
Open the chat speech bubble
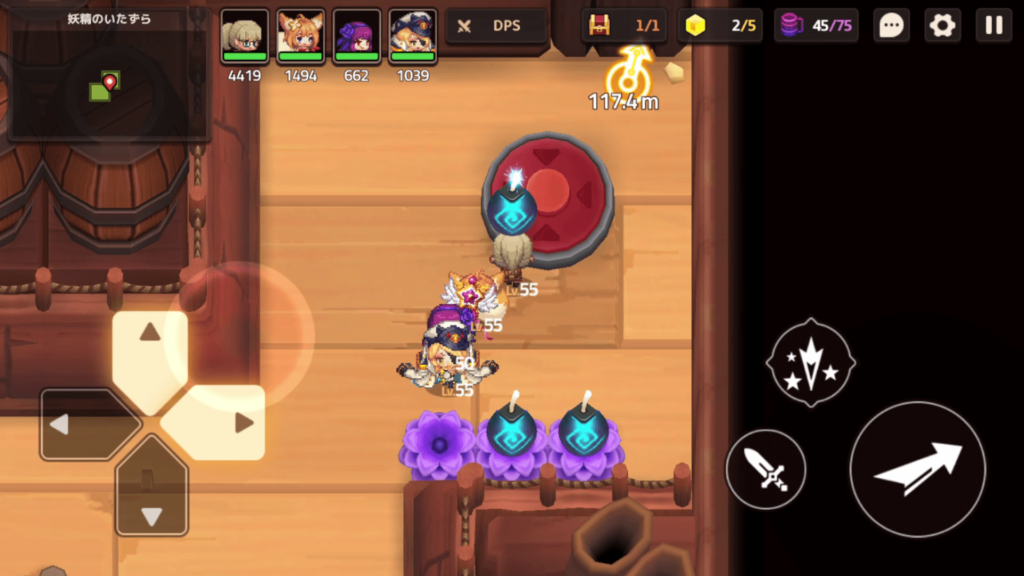point(890,26)
